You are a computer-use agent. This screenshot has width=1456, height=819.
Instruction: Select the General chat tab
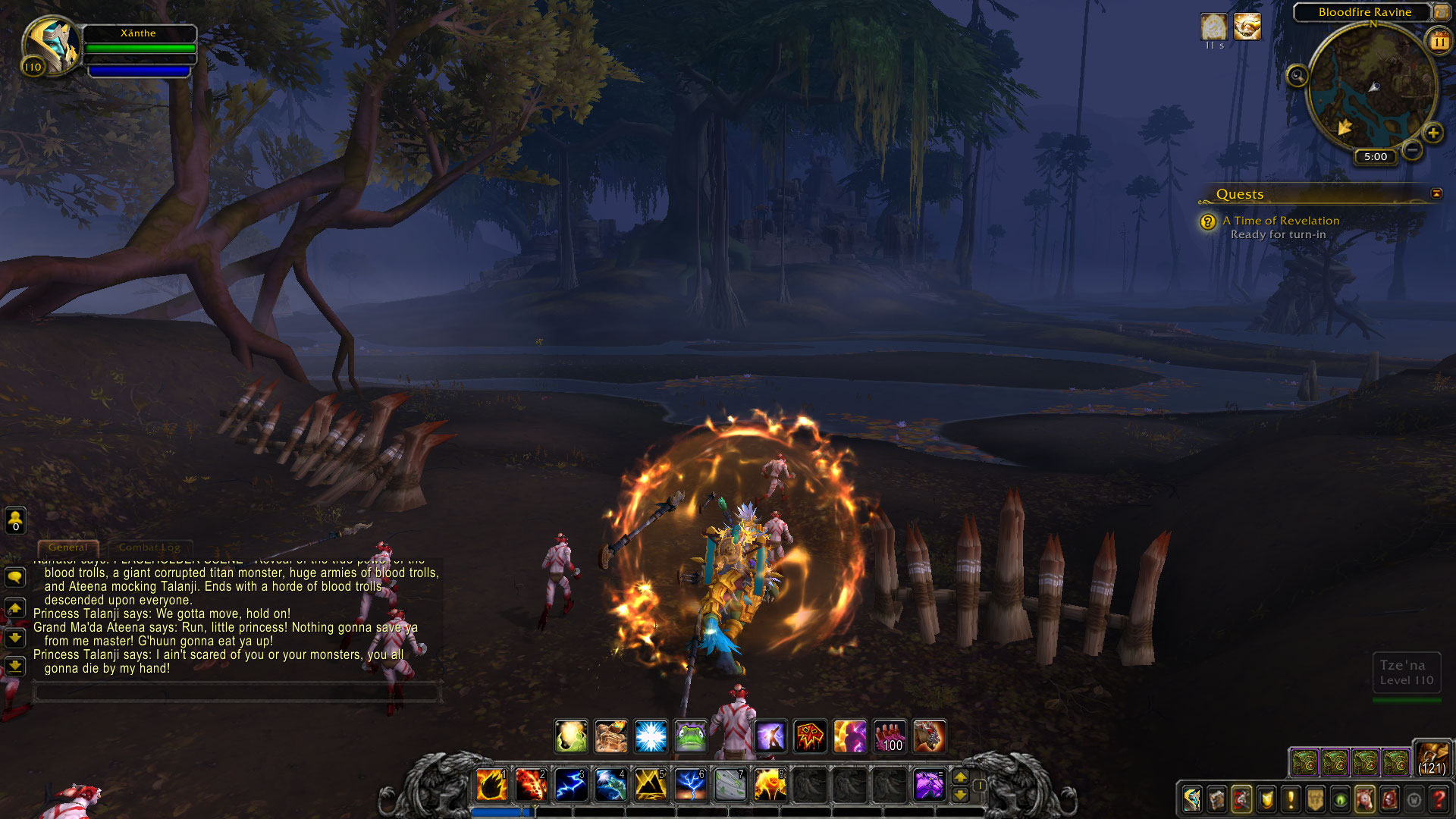67,547
